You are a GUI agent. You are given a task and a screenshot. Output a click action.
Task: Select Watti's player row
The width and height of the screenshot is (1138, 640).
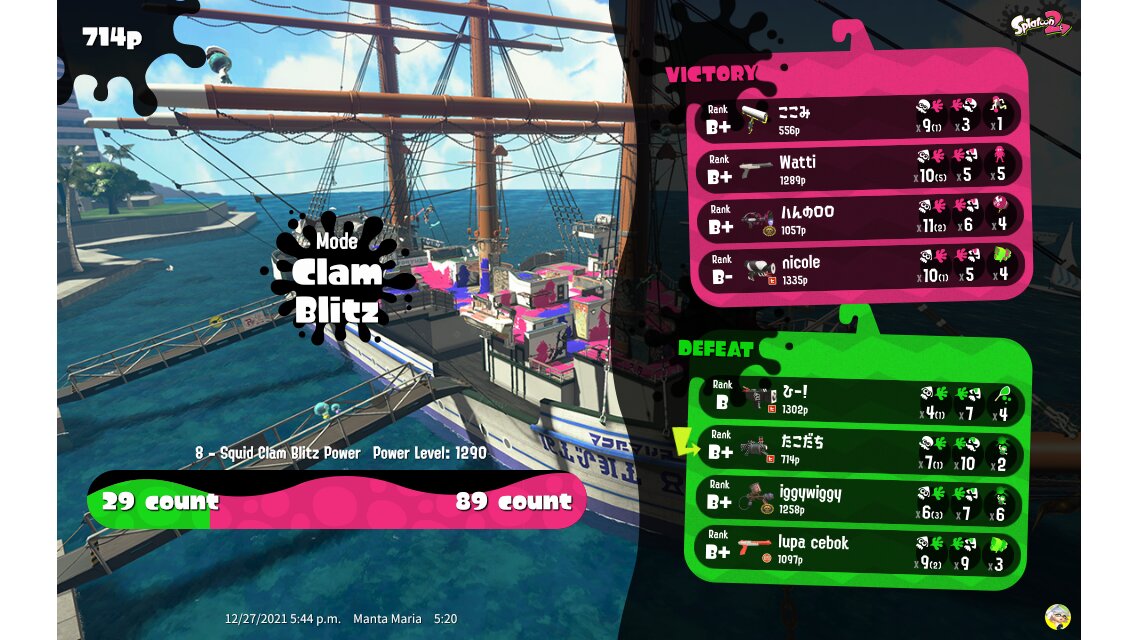pyautogui.click(x=860, y=167)
